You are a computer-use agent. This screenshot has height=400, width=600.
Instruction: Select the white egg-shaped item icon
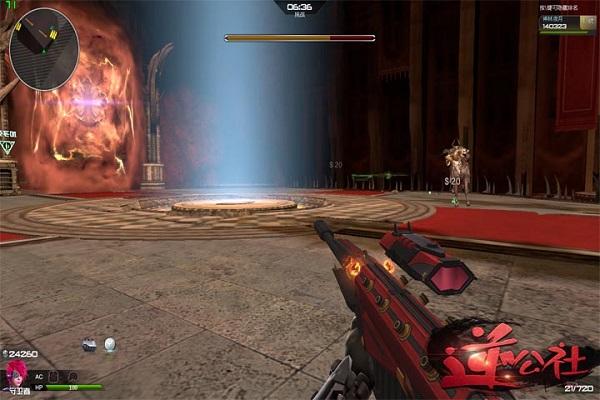pyautogui.click(x=110, y=345)
